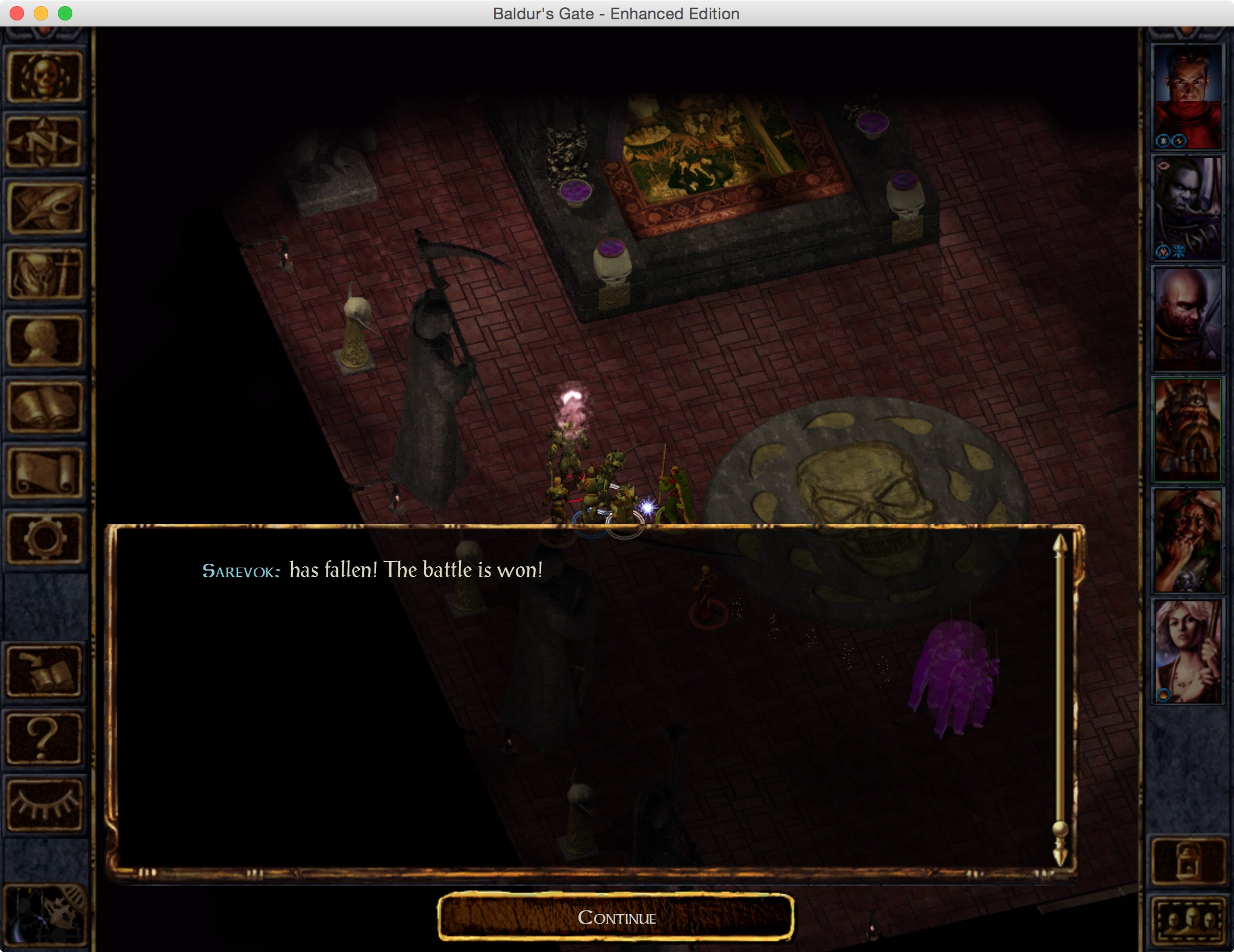Screen dimensions: 1234x952
Task: Select the red-armored character portrait
Action: point(1187,96)
